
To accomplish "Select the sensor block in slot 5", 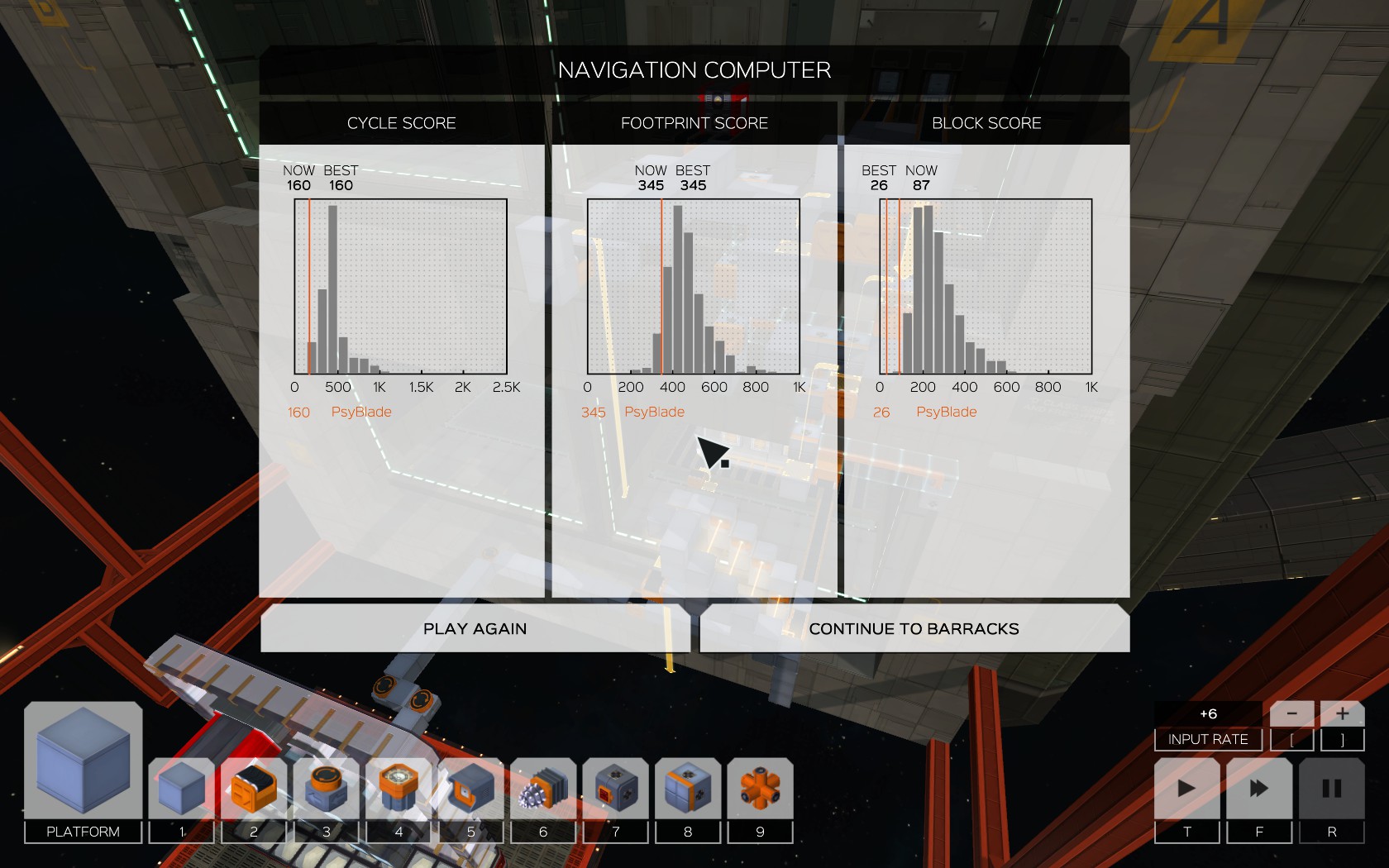I will pos(470,789).
